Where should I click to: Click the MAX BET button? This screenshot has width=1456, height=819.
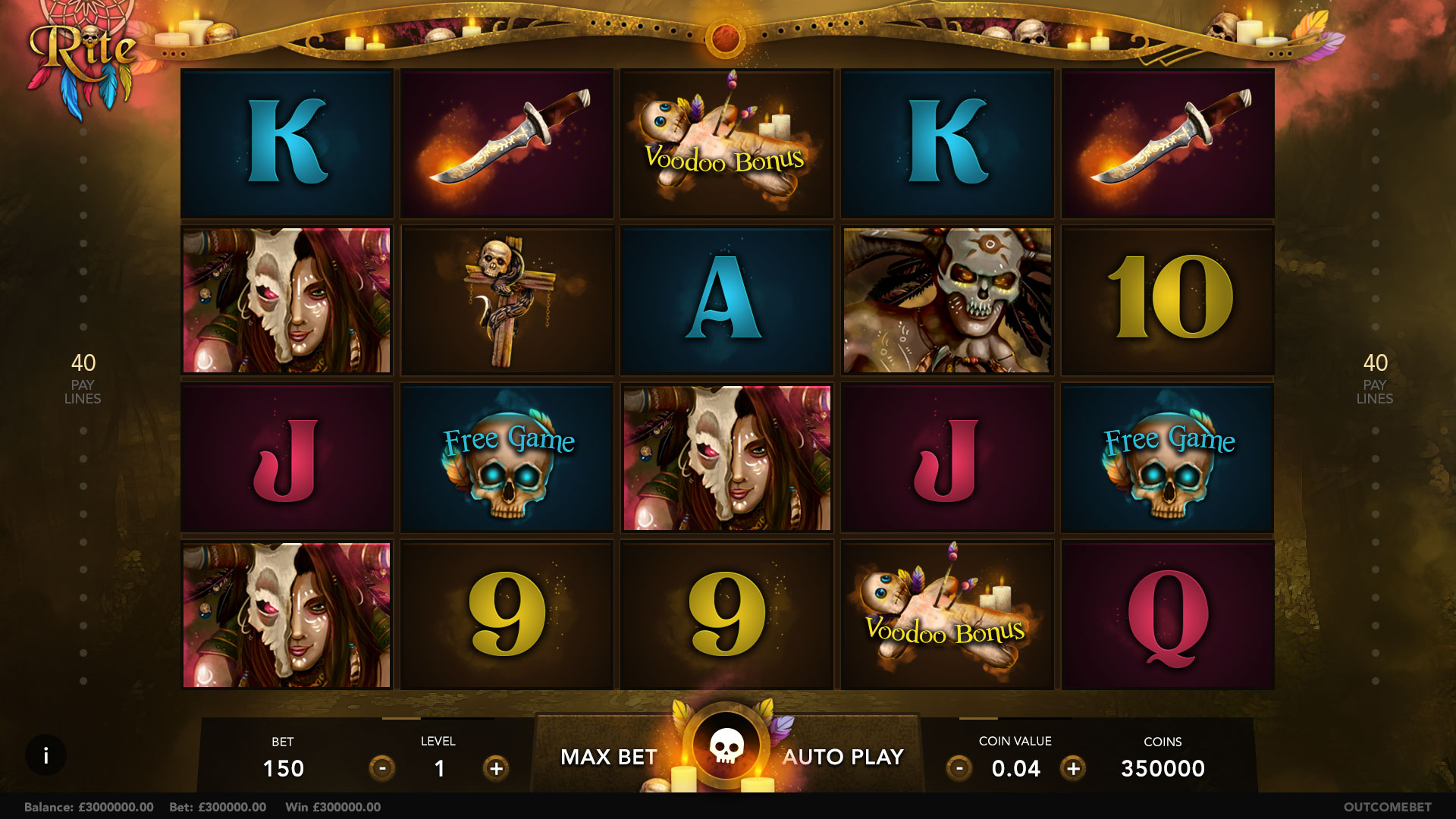point(608,757)
